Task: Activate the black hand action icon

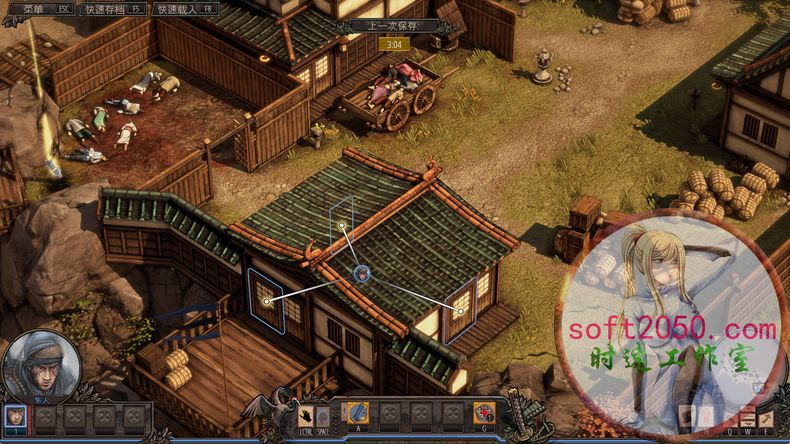Action: click(303, 413)
